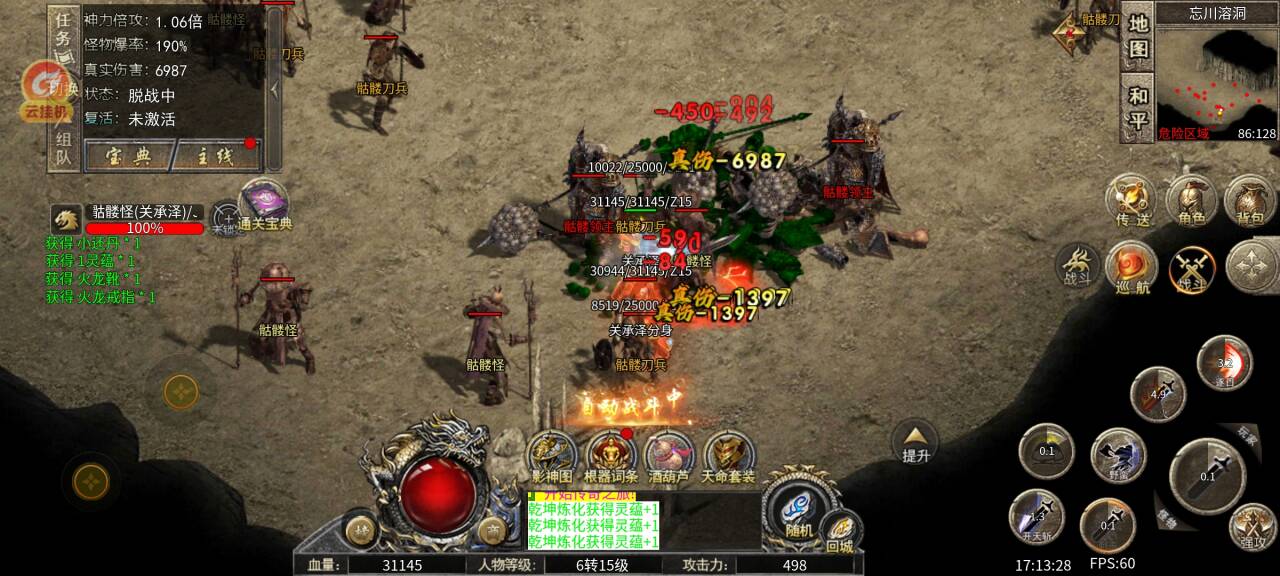The image size is (1280, 576).
Task: Activate the 逐日 skill
Action: [x=1224, y=363]
